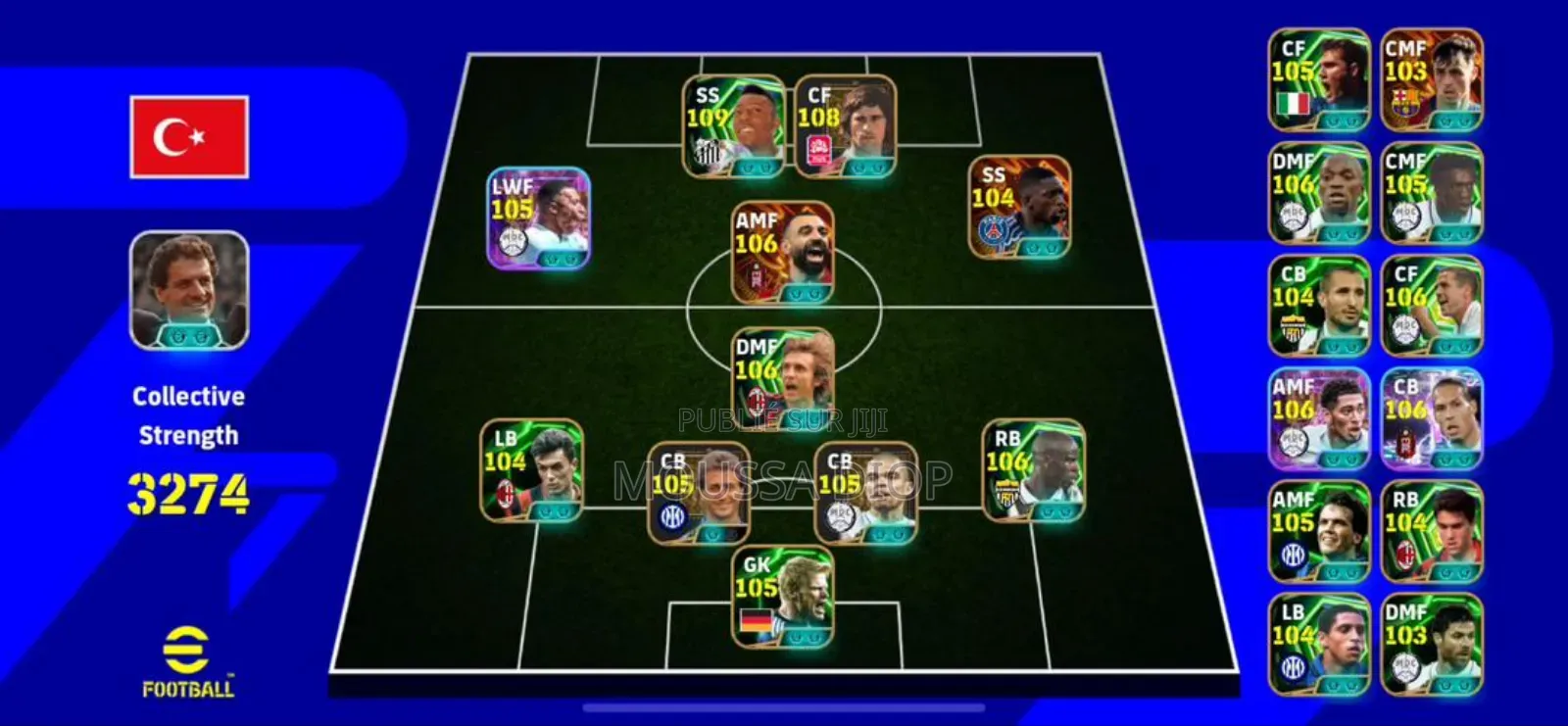
Task: Choose the CF 106 bench card
Action: 1432,306
